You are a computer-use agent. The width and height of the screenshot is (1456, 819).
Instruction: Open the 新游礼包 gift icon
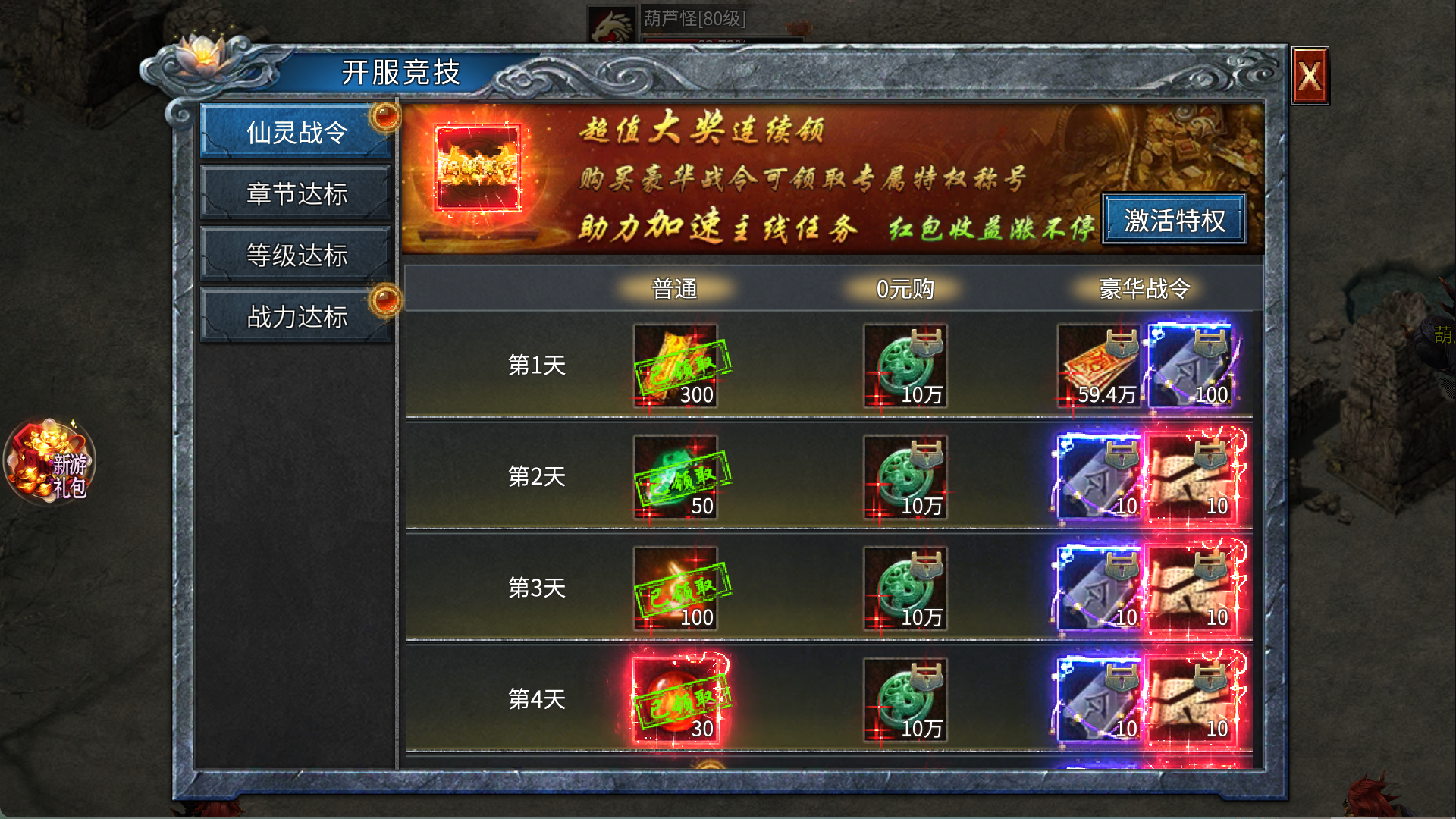pos(50,463)
